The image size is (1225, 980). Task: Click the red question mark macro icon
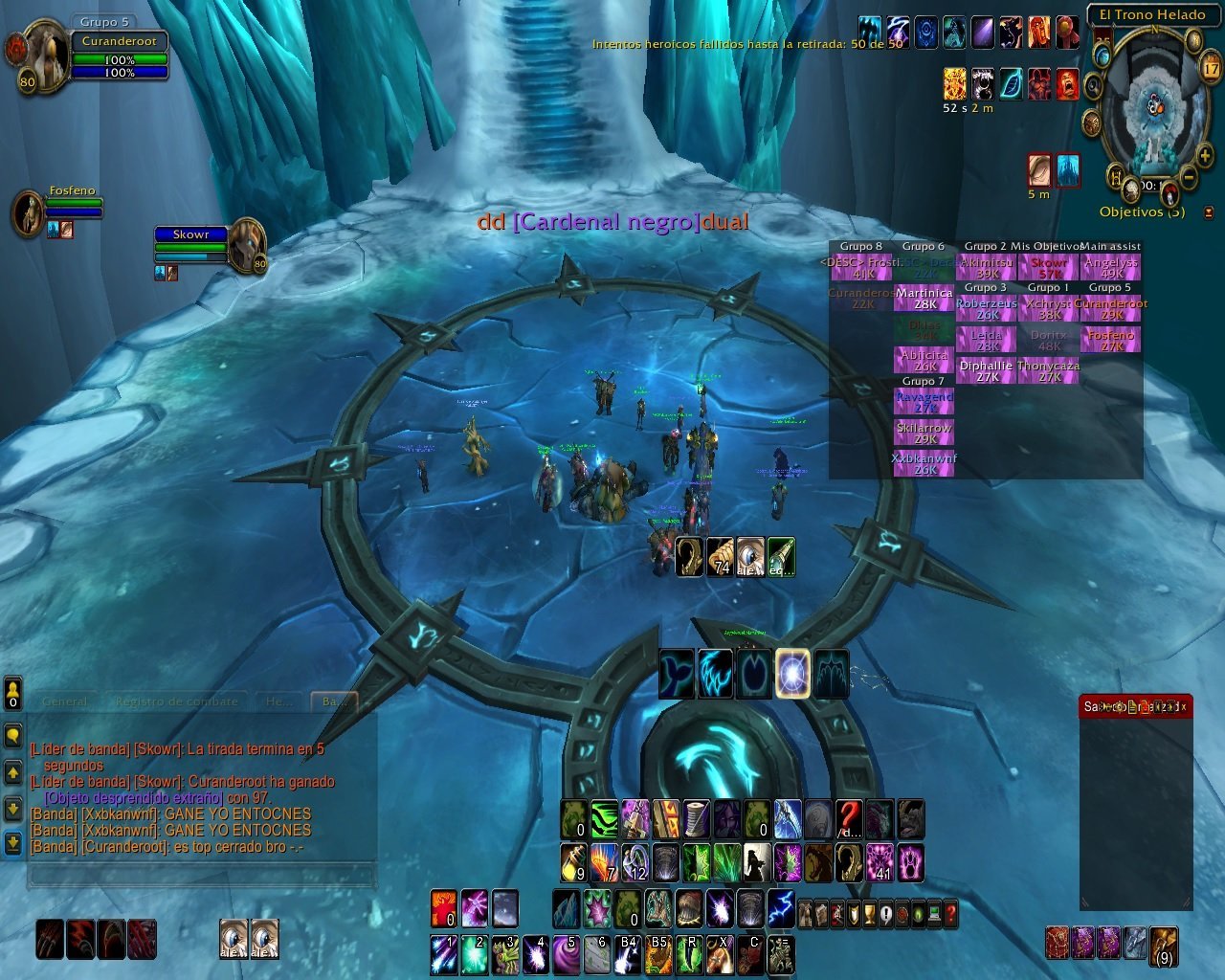coord(849,820)
